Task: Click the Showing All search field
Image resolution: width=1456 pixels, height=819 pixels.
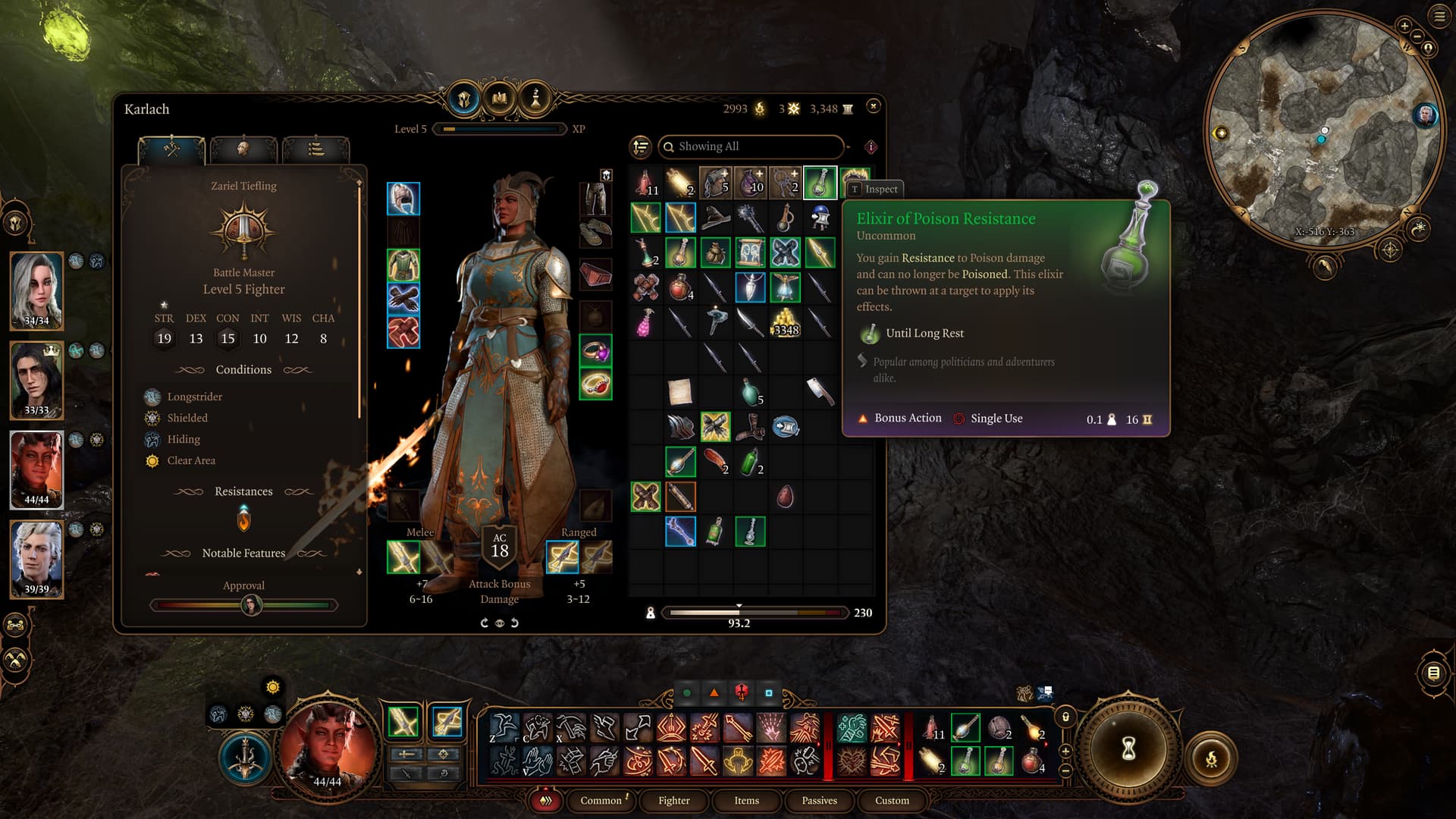Action: click(751, 146)
